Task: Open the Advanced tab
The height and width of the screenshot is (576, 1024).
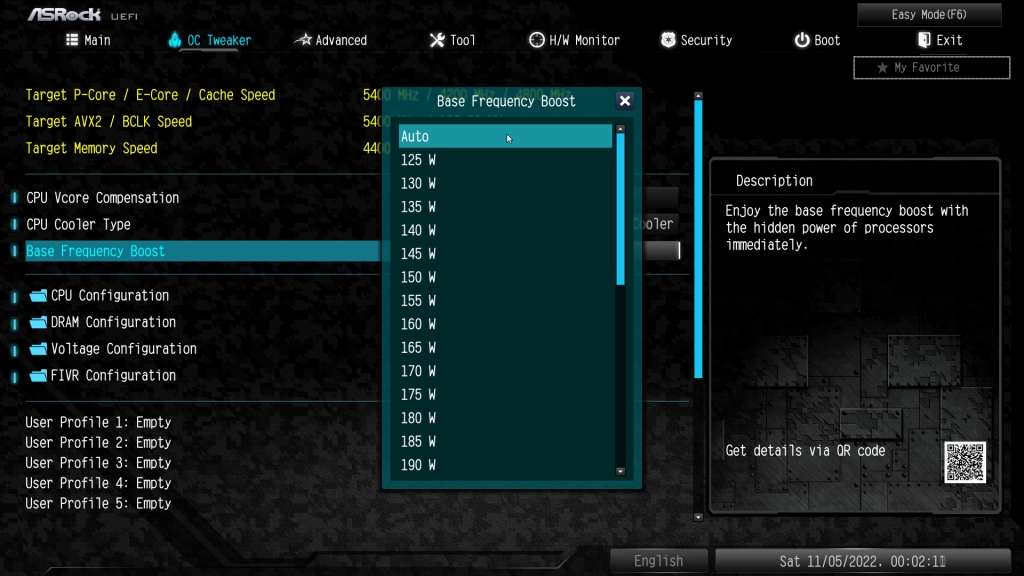Action: pyautogui.click(x=330, y=40)
